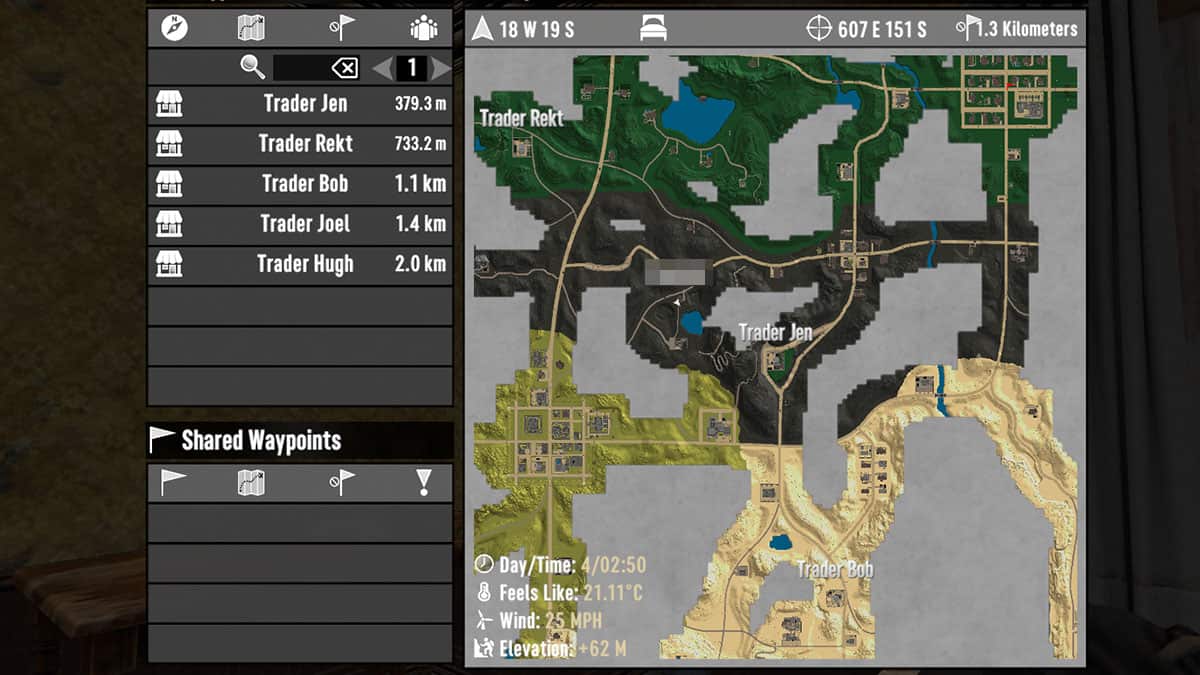Select Trader Jen in the waypoint list
The width and height of the screenshot is (1200, 675).
(x=300, y=104)
